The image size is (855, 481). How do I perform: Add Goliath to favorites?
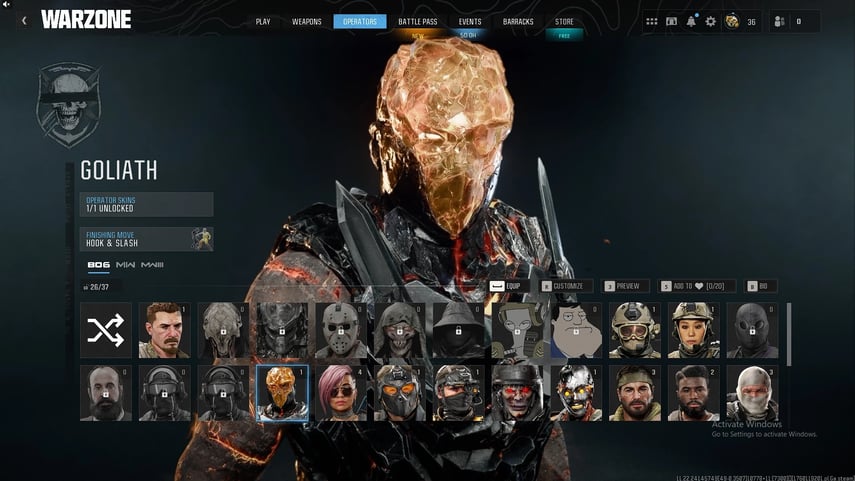694,286
